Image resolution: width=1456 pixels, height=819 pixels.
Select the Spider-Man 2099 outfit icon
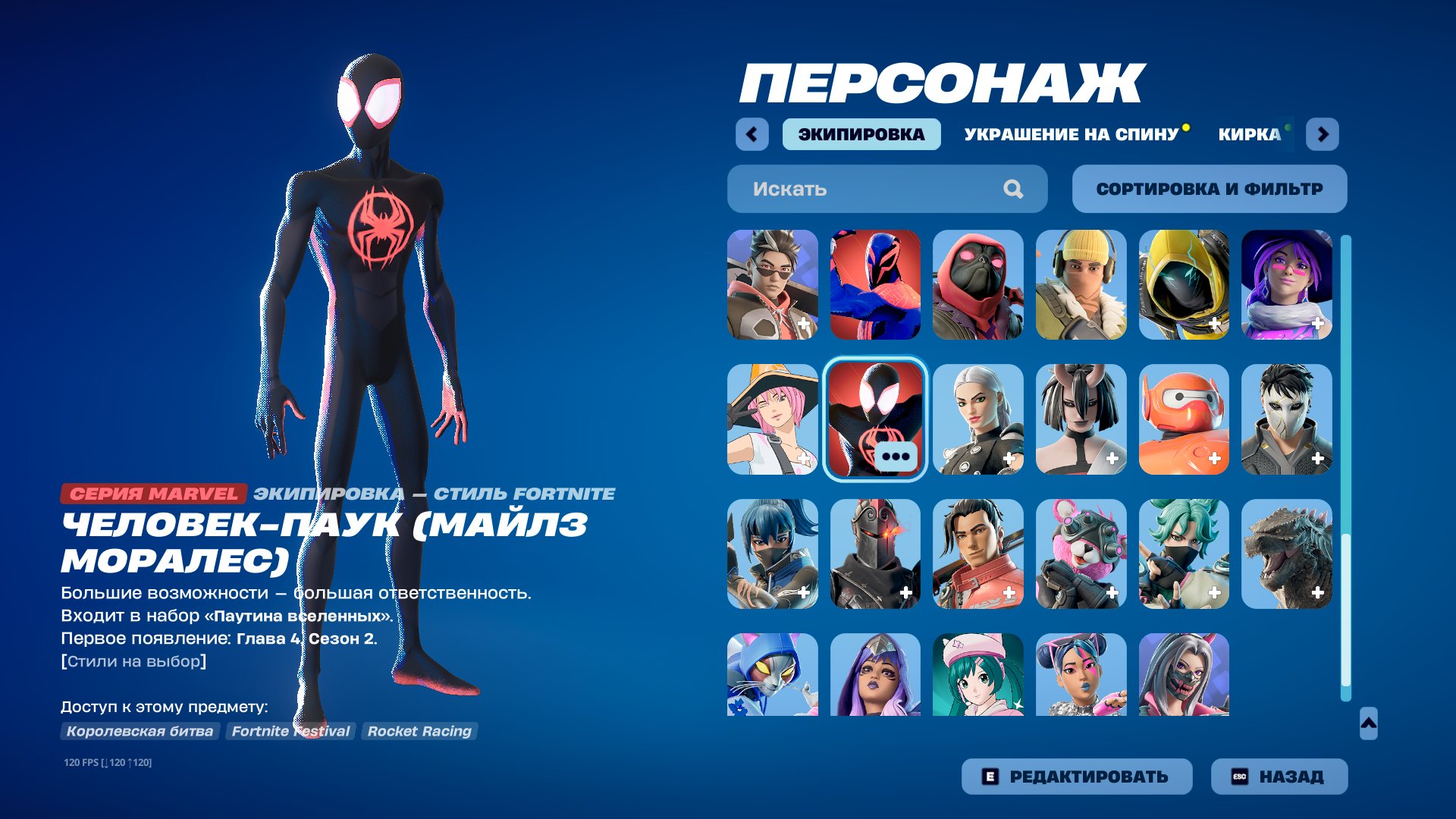[876, 284]
